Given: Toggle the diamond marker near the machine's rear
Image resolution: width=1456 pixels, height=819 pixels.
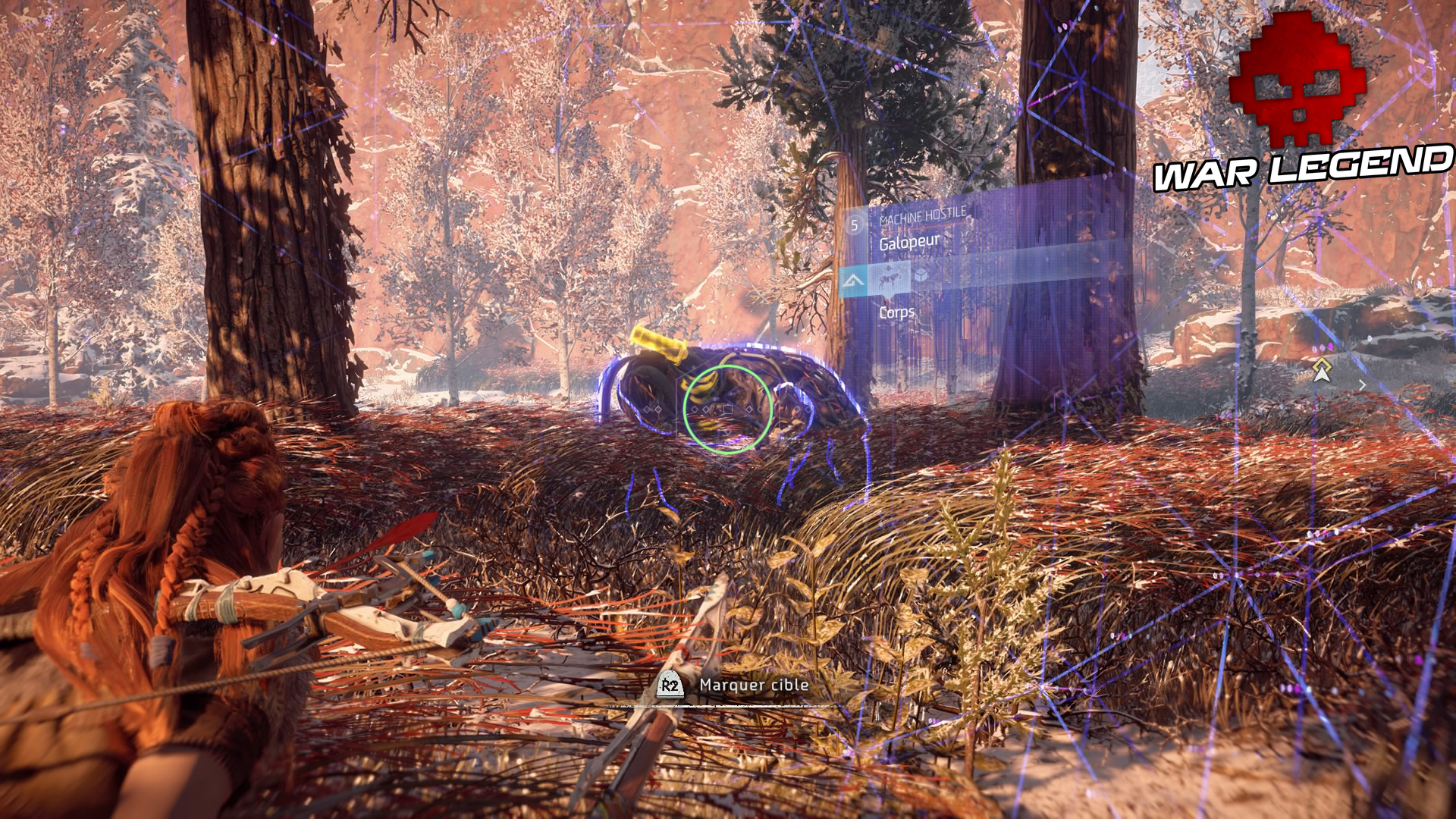Looking at the screenshot, I should tap(796, 409).
